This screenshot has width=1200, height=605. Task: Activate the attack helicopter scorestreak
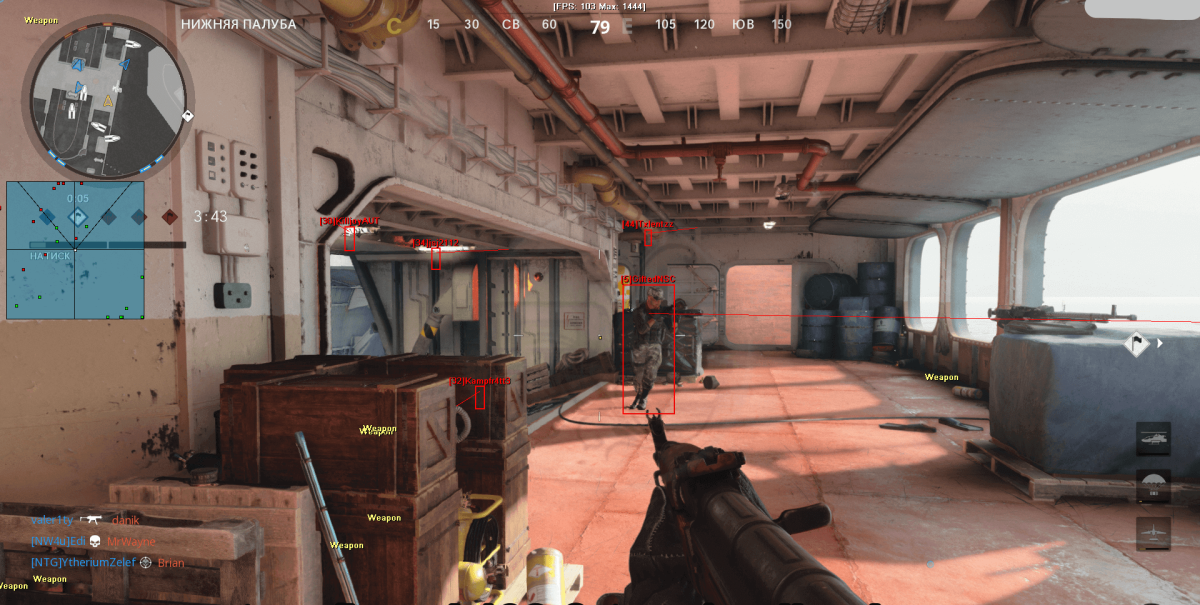click(x=1153, y=439)
